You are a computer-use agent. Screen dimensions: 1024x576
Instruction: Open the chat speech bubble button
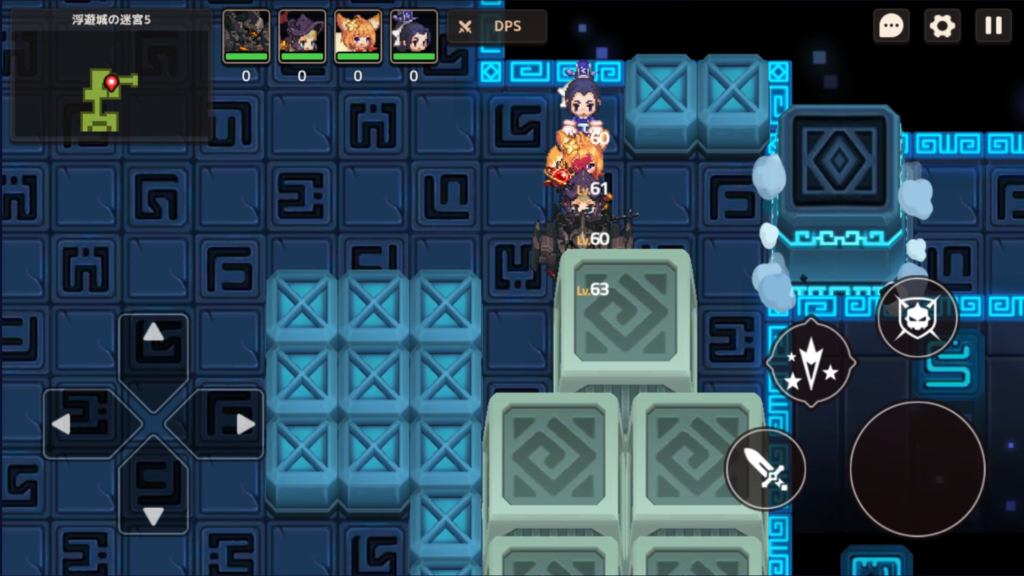[891, 27]
